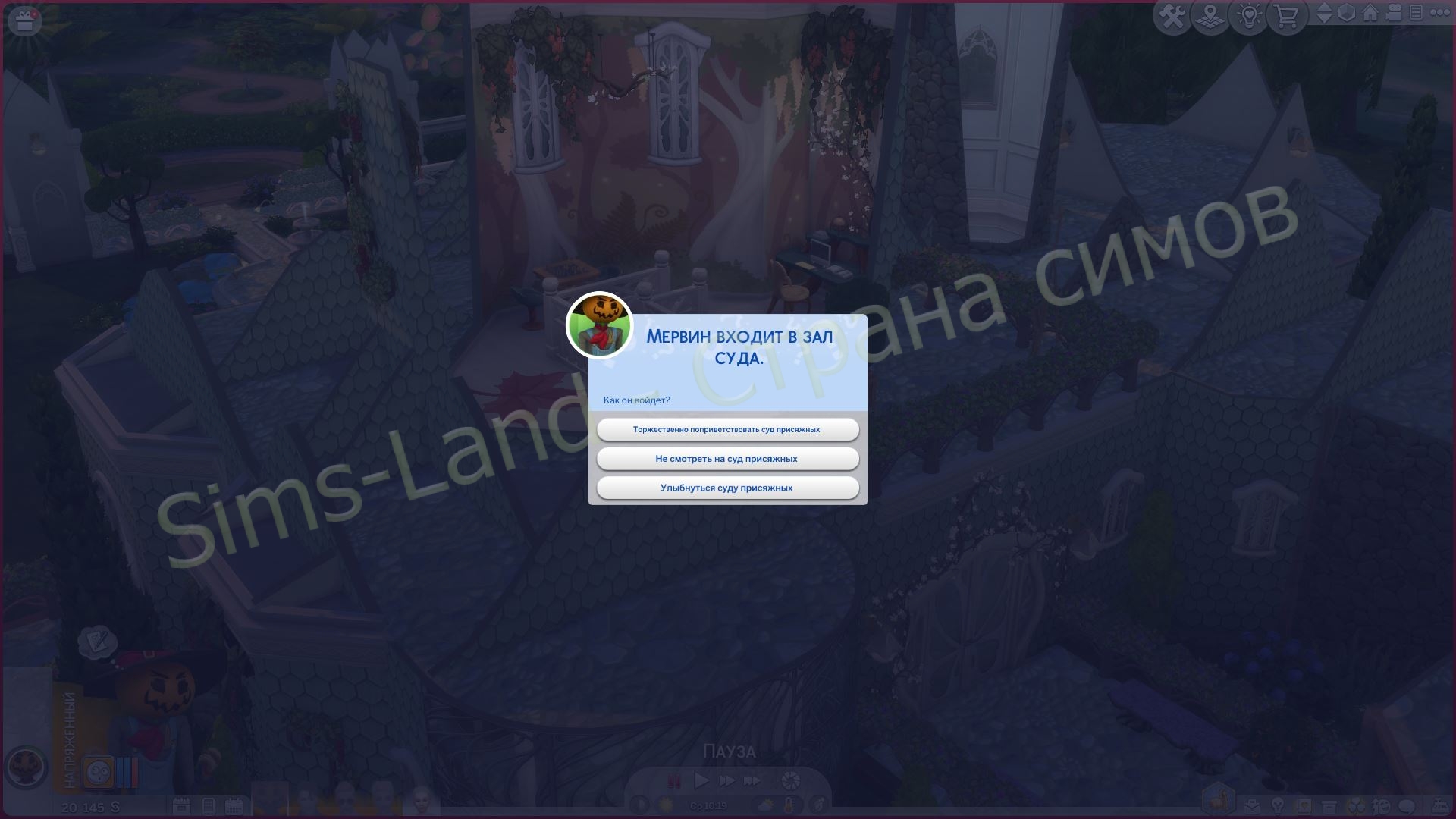Open the notifications wall journal icon
1456x819 pixels.
pyautogui.click(x=1416, y=15)
